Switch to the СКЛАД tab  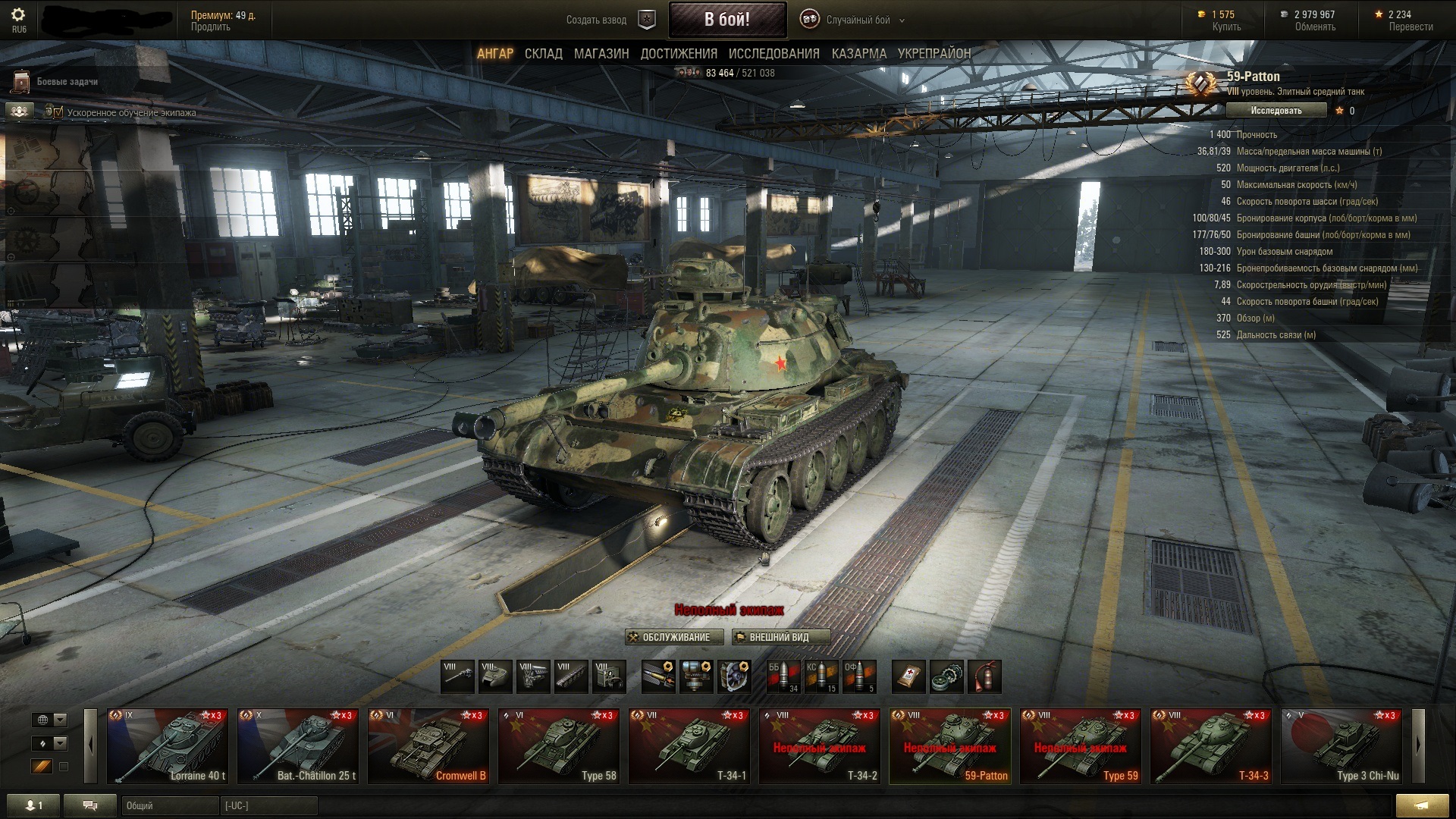(x=543, y=54)
